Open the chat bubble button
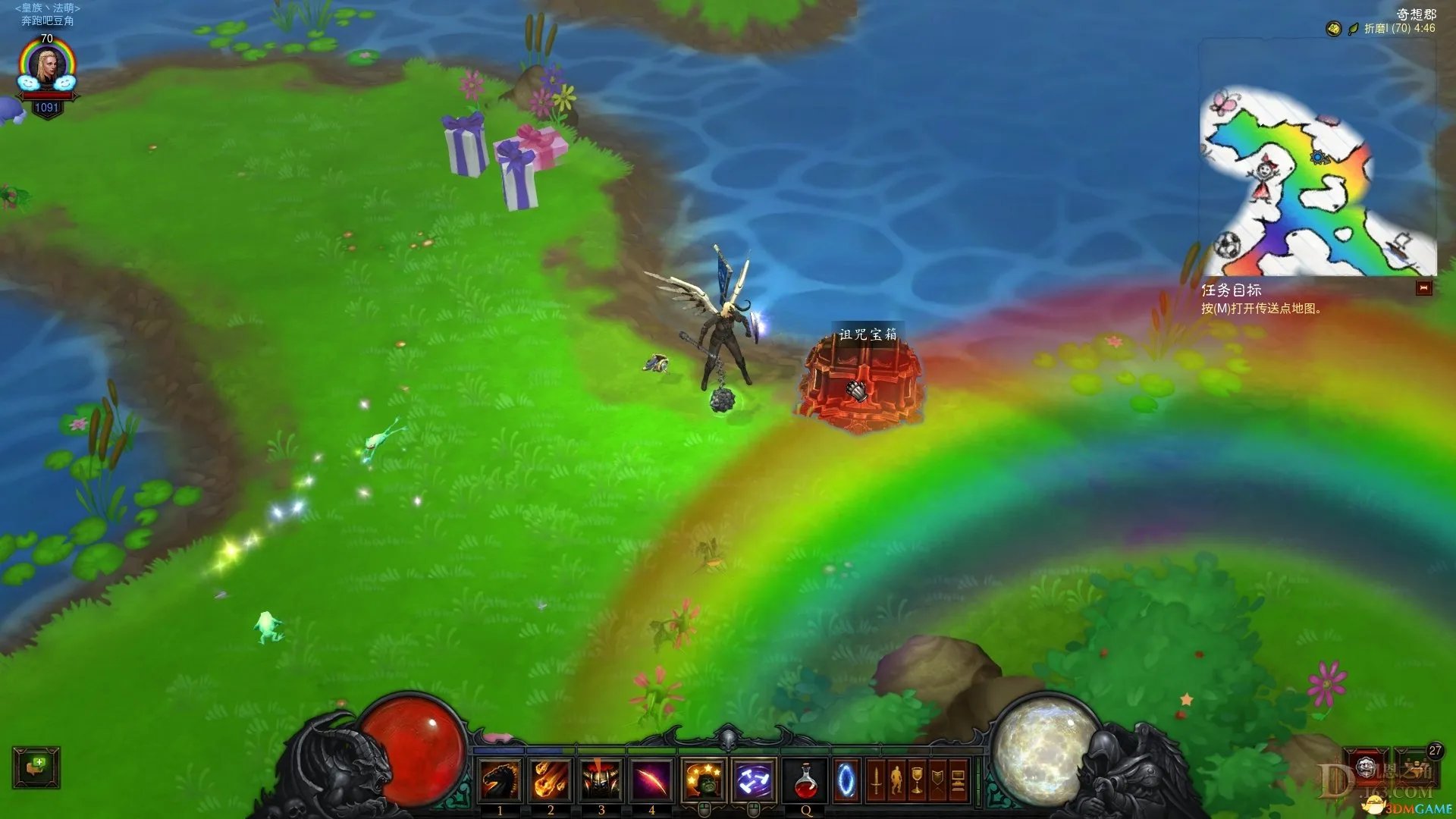Screen dimensions: 1456x819 point(36,767)
